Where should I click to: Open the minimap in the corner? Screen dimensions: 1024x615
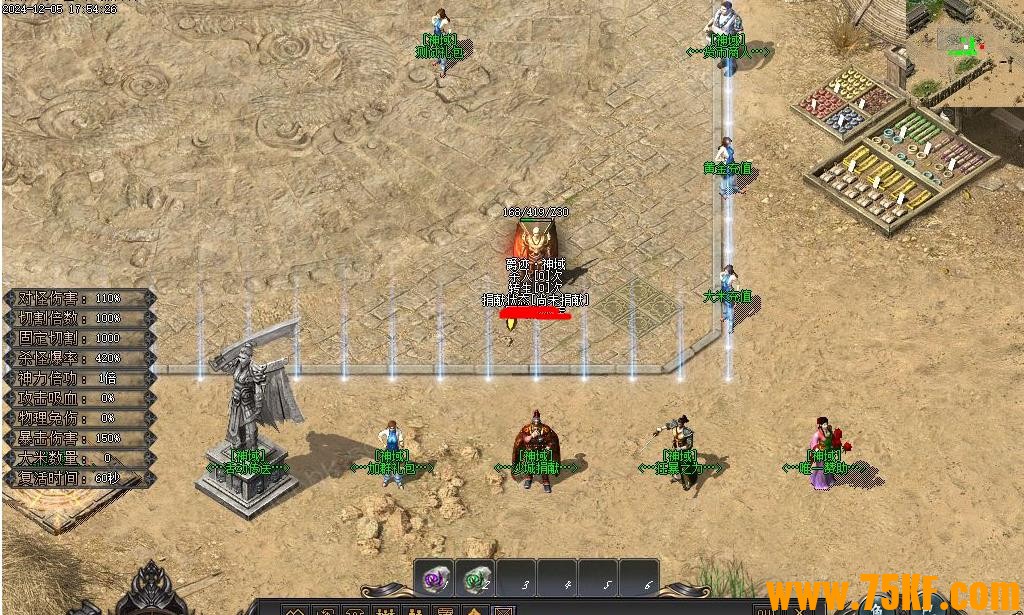tap(964, 50)
